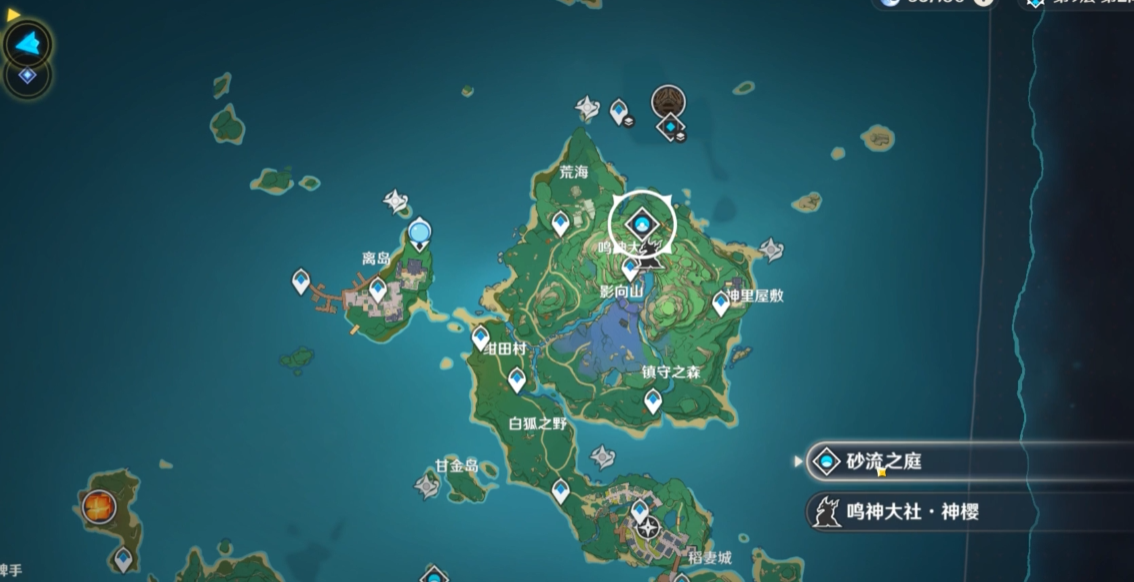
Task: Select the domain marker highlighted by the white ring
Action: click(x=642, y=223)
